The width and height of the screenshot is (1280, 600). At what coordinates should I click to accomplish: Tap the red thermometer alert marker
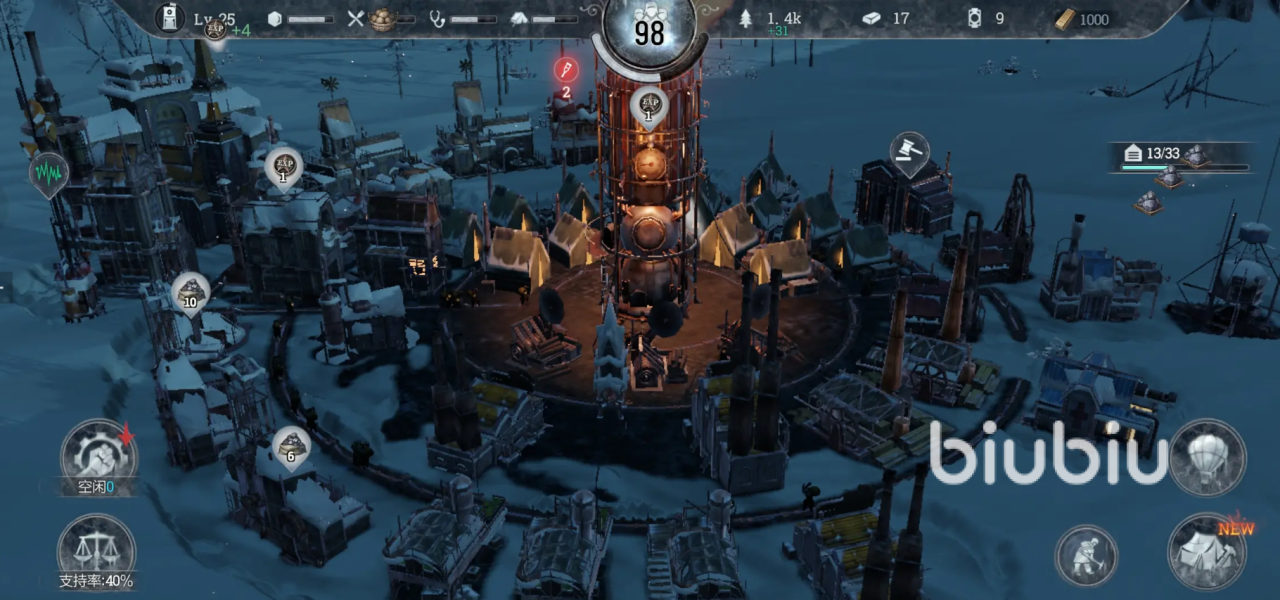click(566, 70)
